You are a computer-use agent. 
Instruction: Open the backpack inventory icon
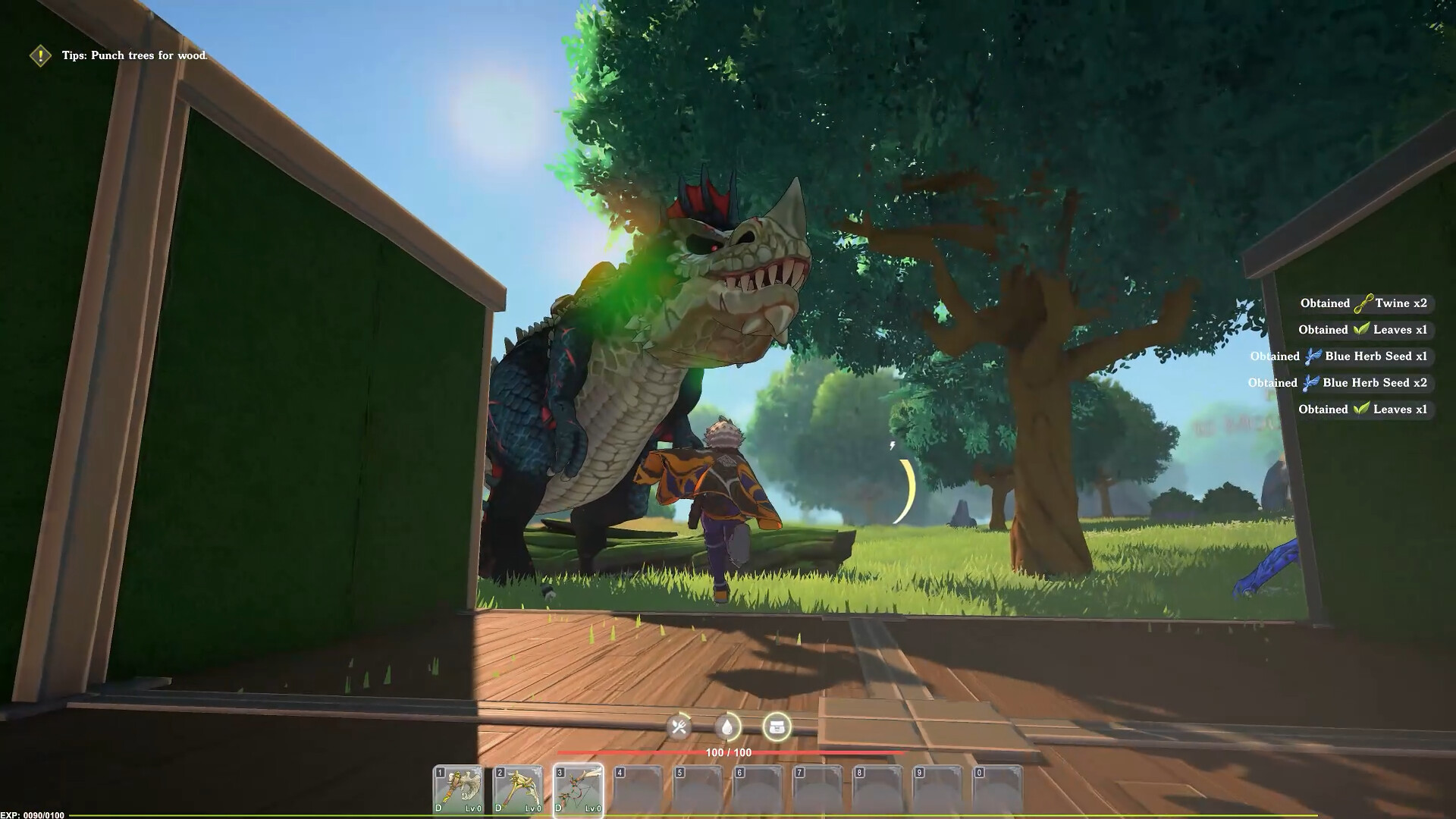(777, 726)
